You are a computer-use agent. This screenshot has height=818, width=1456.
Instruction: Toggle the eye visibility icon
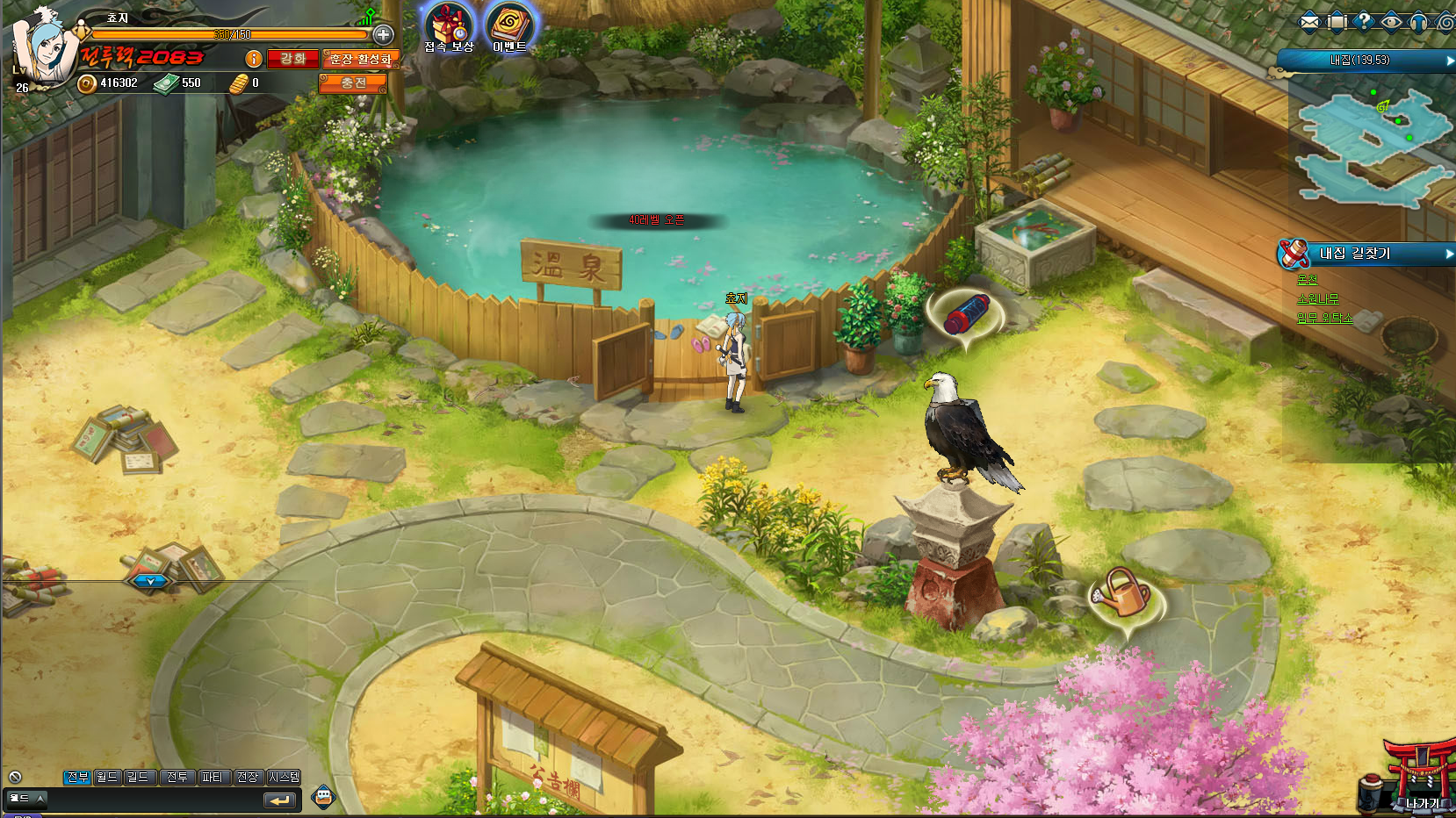click(x=1391, y=21)
